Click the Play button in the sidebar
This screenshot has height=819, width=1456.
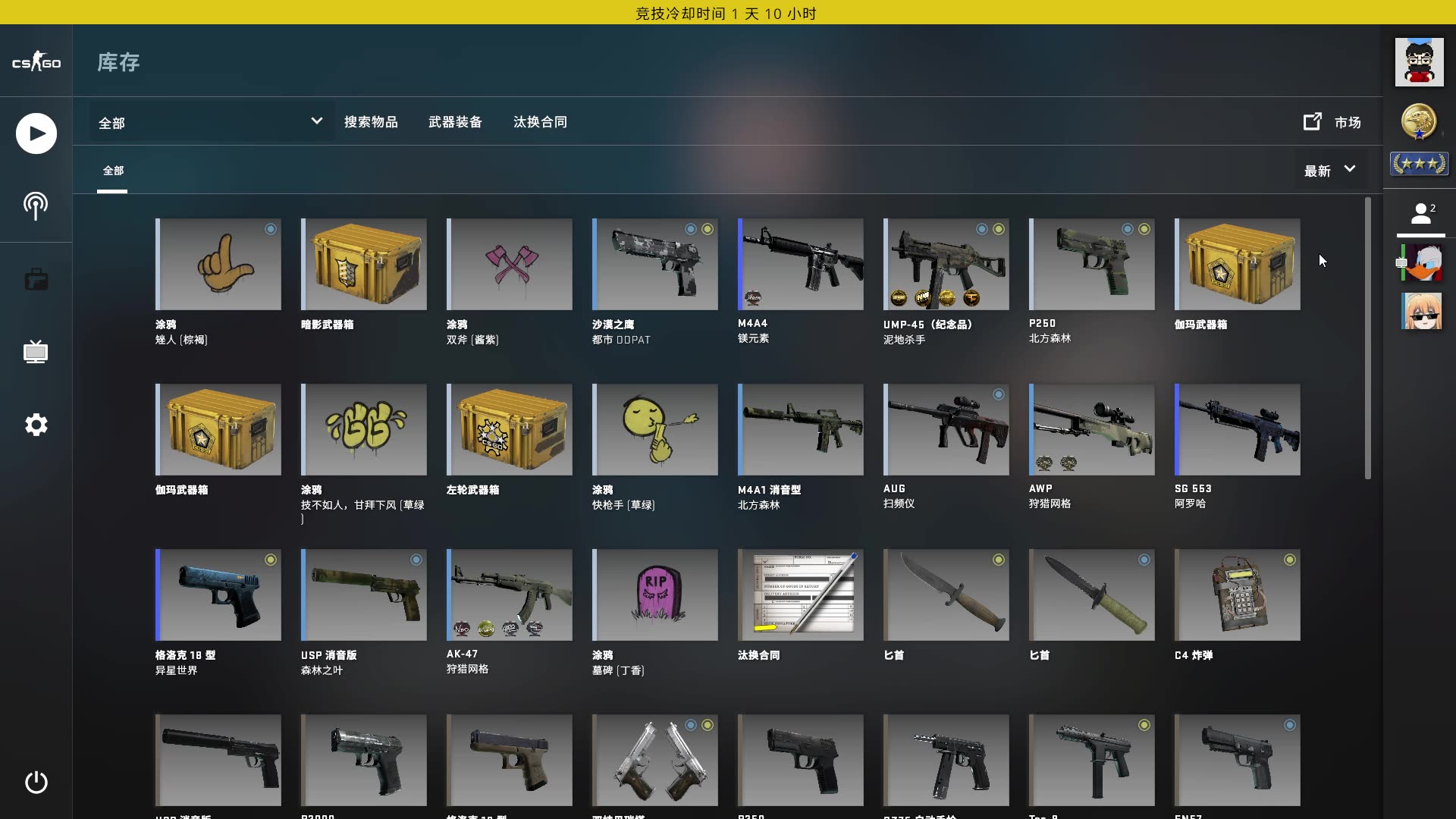point(35,133)
